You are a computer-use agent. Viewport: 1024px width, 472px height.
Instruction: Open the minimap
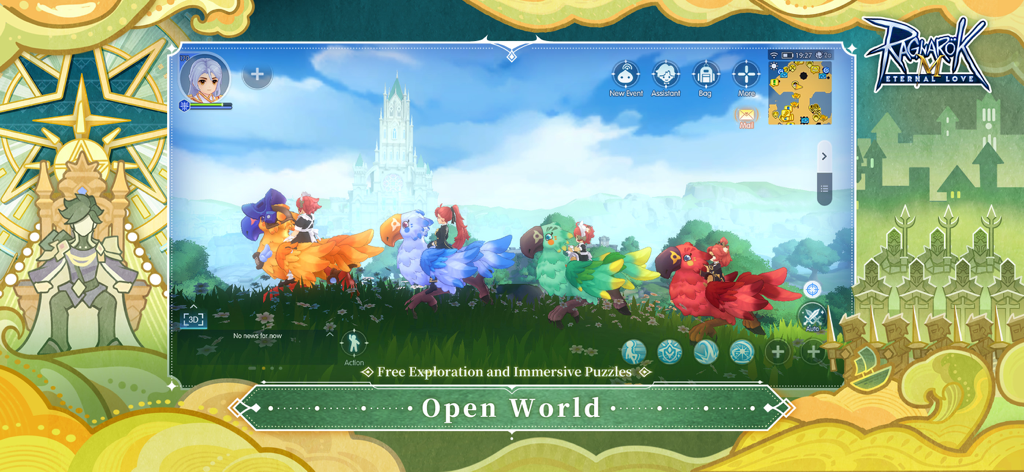point(800,92)
